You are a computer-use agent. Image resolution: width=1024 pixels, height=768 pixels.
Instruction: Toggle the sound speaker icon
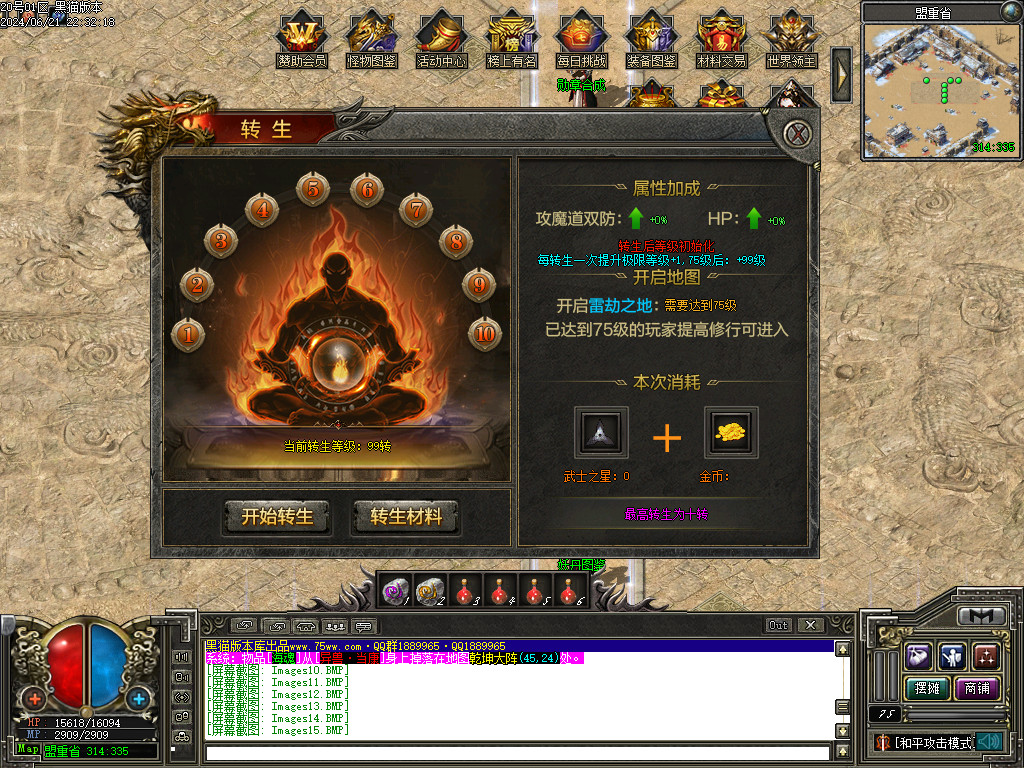click(989, 741)
